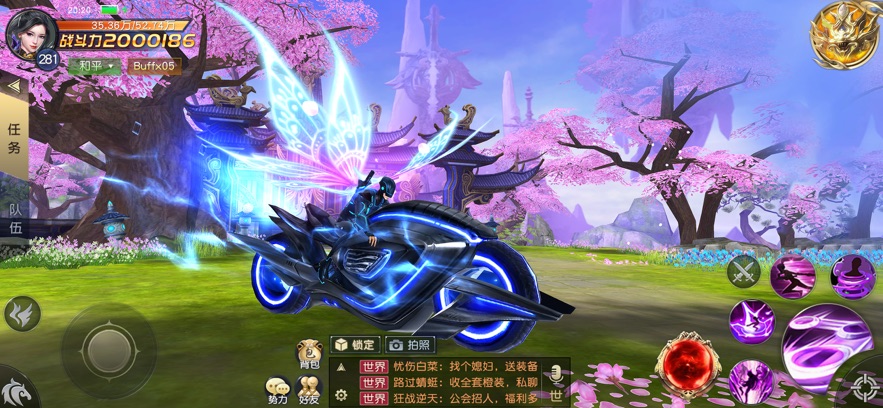Screen dimensions: 883x408
Task: Open chat settings gear icon
Action: [341, 396]
